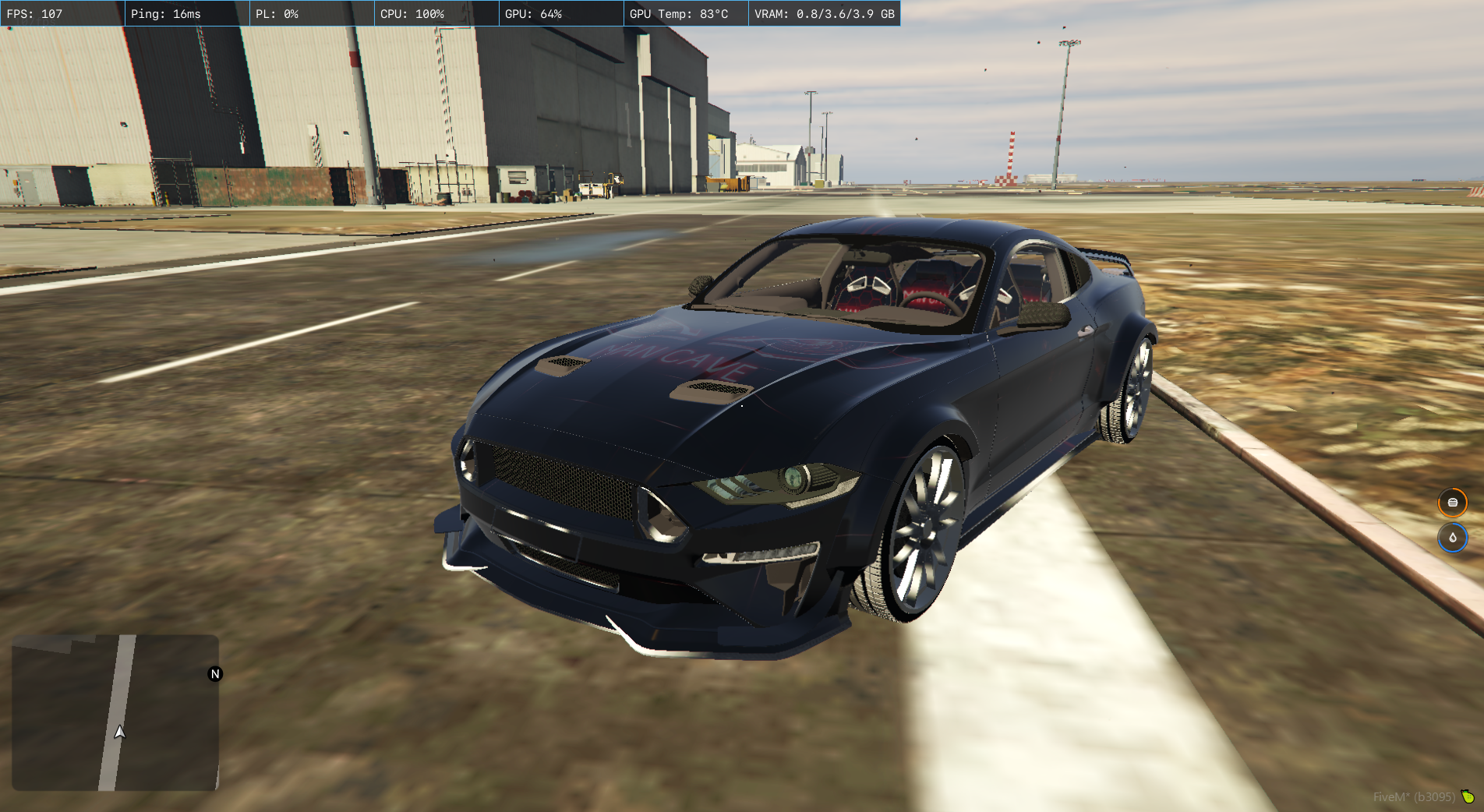Select the water drop thirst icon

(x=1452, y=538)
